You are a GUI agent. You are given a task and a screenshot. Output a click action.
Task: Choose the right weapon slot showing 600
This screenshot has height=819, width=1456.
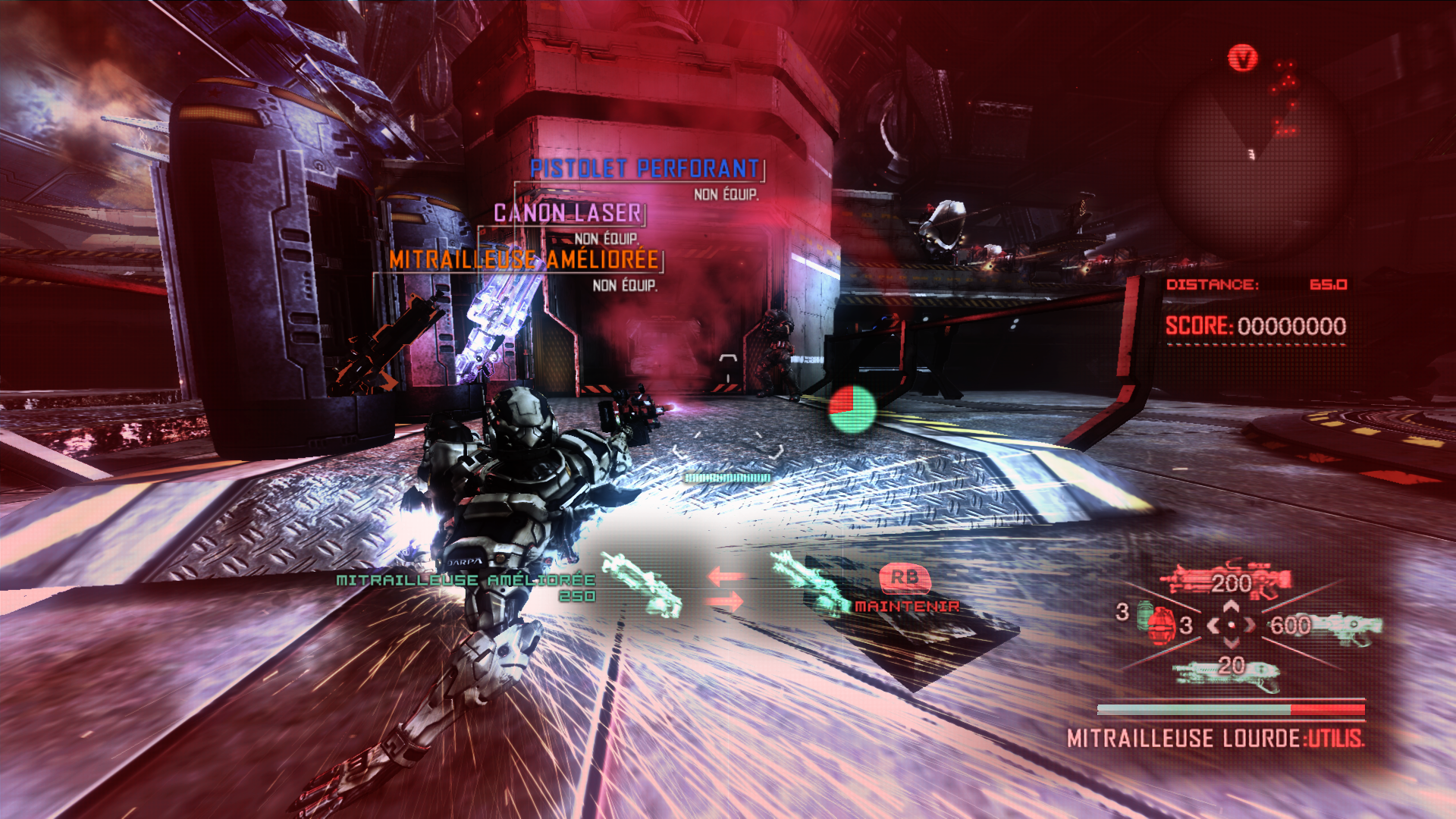[x=1326, y=626]
